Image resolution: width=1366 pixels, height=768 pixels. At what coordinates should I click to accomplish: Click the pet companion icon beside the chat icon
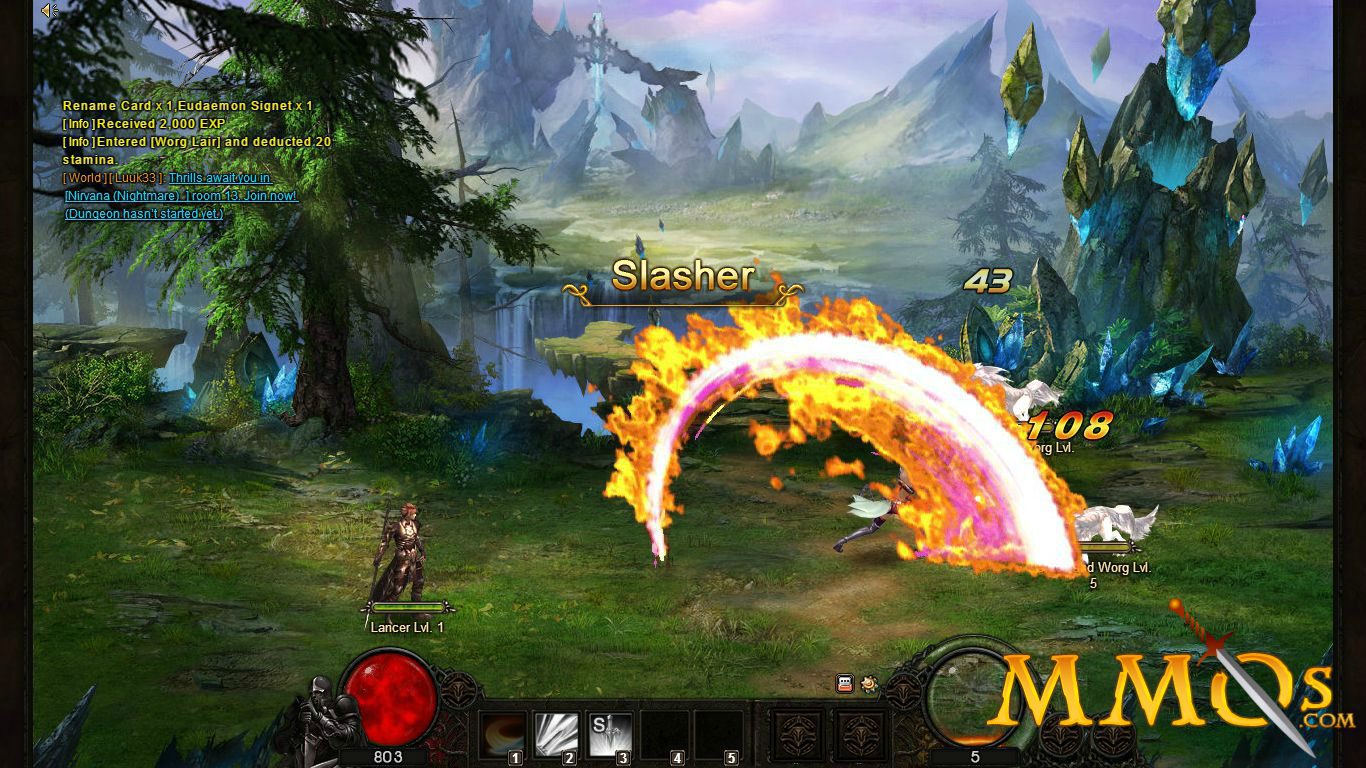point(868,684)
